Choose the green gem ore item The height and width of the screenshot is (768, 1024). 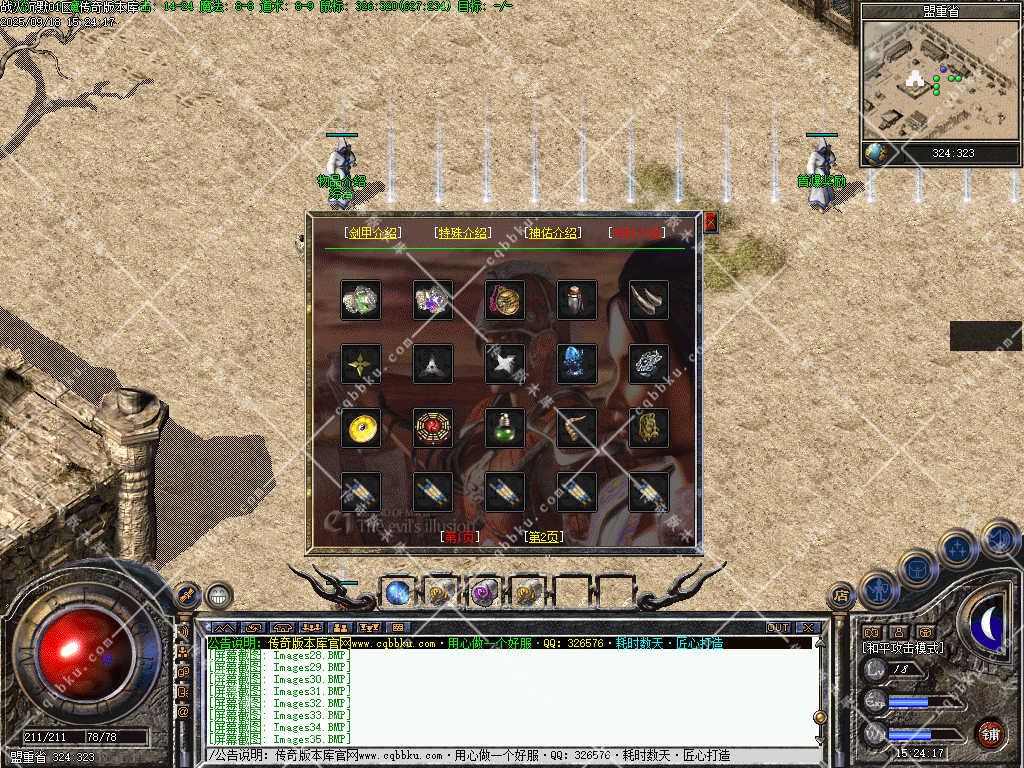[x=360, y=300]
